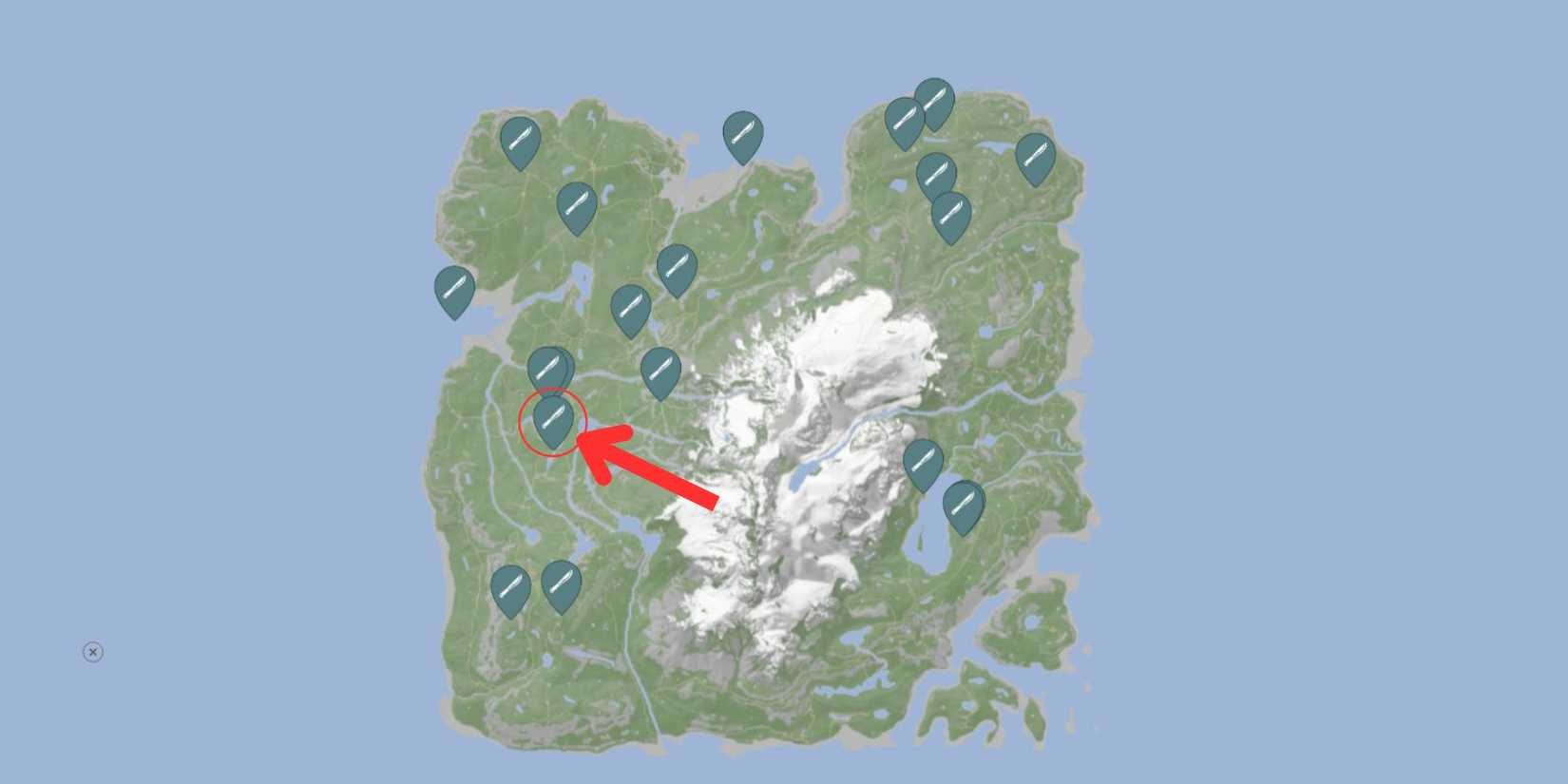This screenshot has height=784, width=1568.
Task: Dismiss the map overlay with the X button
Action: 92,651
